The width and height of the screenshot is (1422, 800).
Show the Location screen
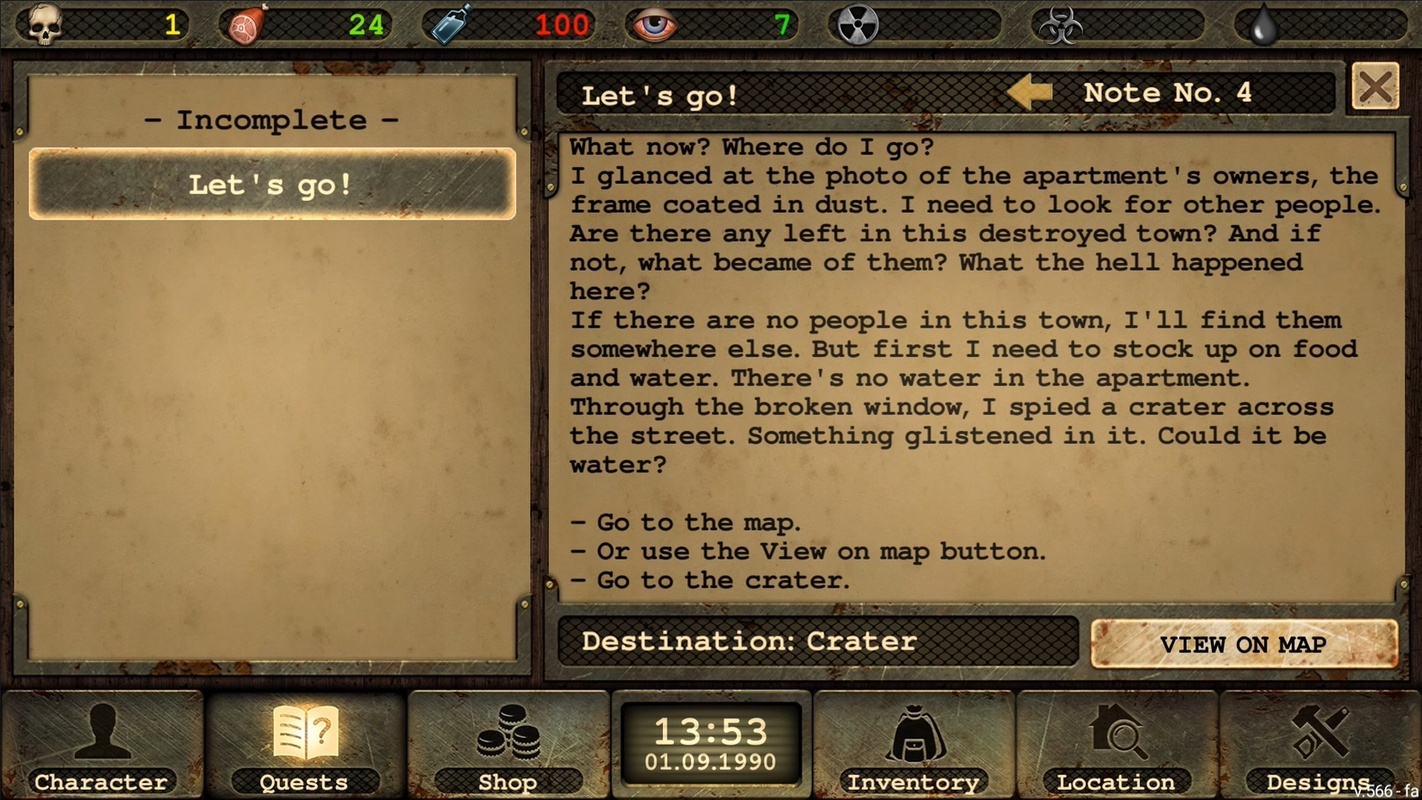[x=1116, y=745]
